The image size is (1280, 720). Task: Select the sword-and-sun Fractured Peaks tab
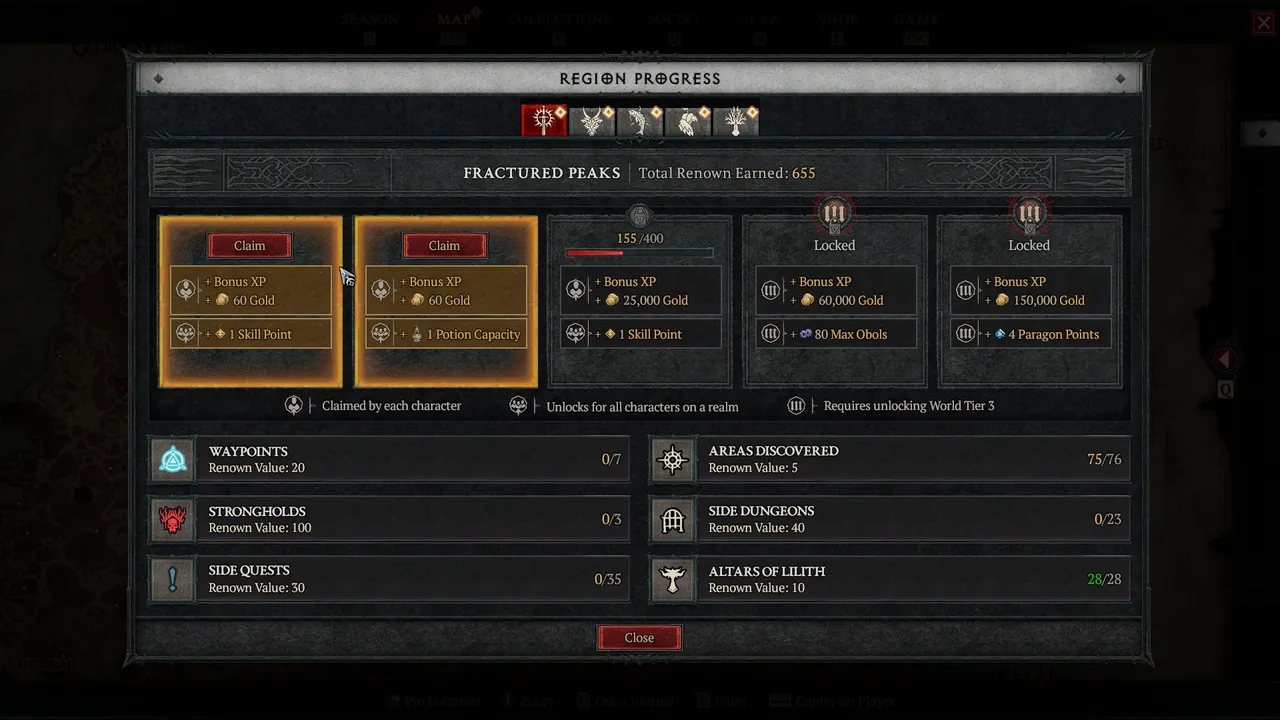click(x=543, y=121)
